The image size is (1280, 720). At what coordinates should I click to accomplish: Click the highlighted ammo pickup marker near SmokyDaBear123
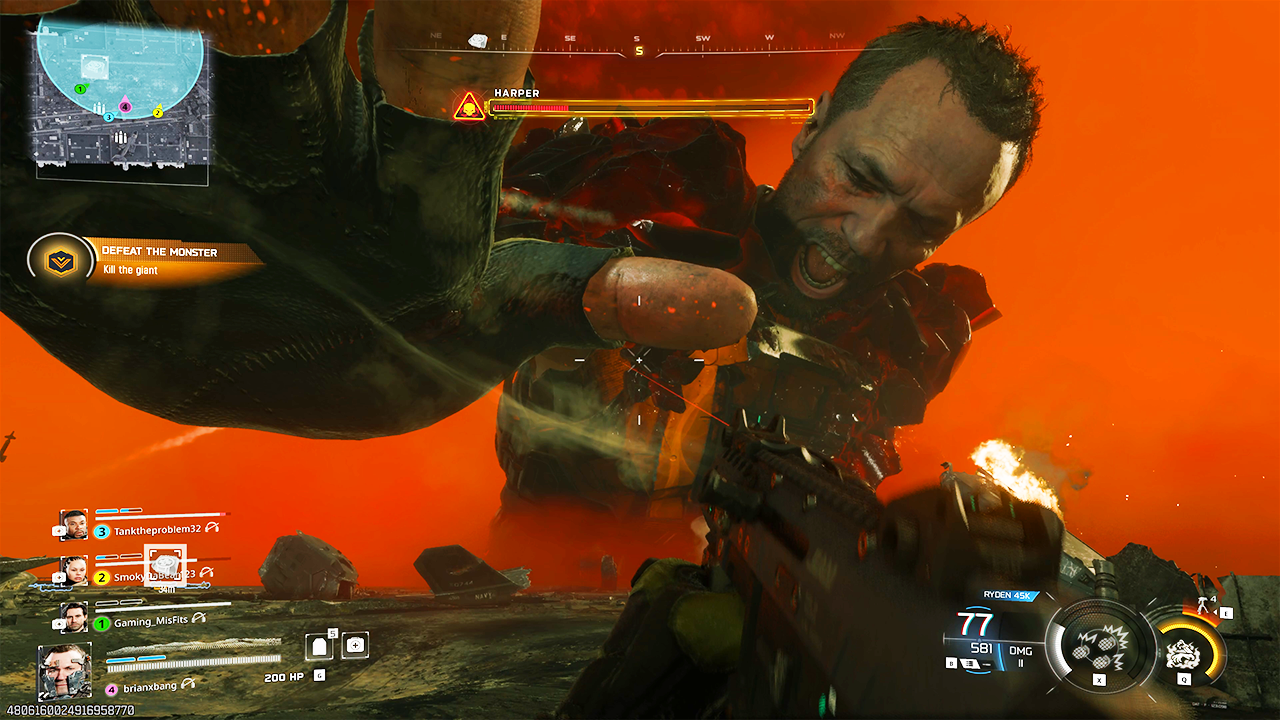pyautogui.click(x=164, y=566)
